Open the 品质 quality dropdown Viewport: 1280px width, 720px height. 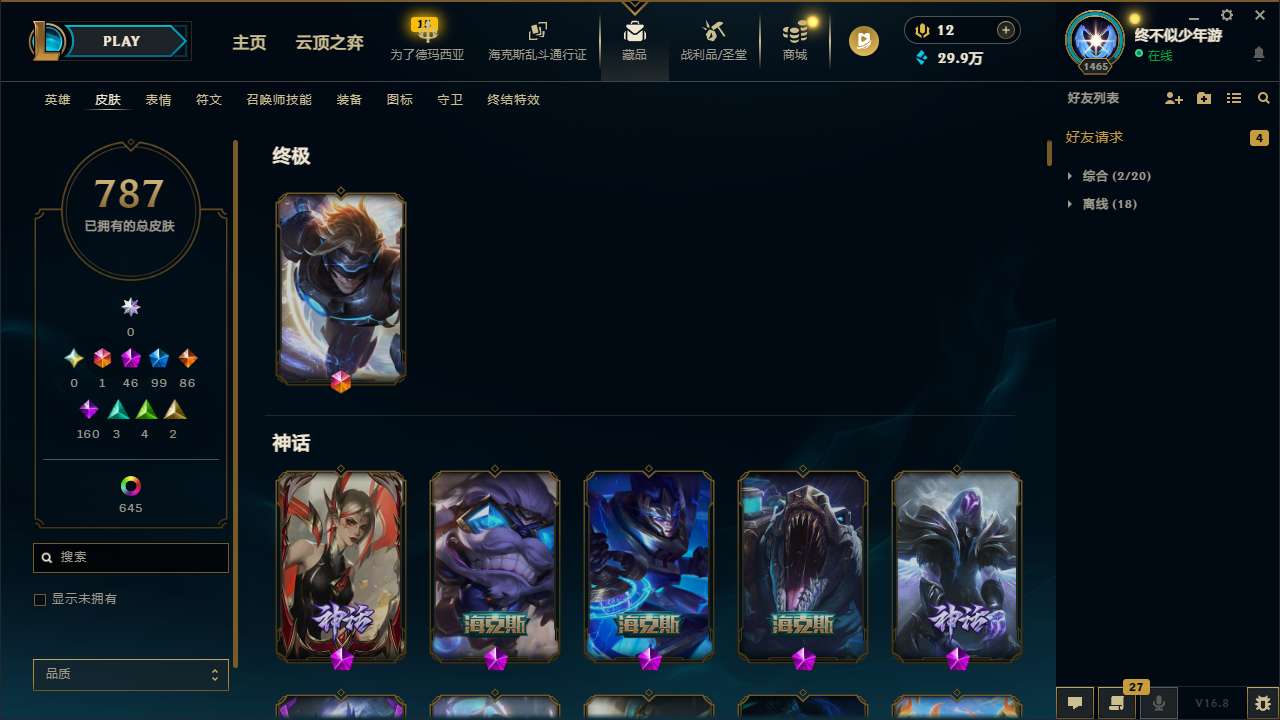point(130,674)
